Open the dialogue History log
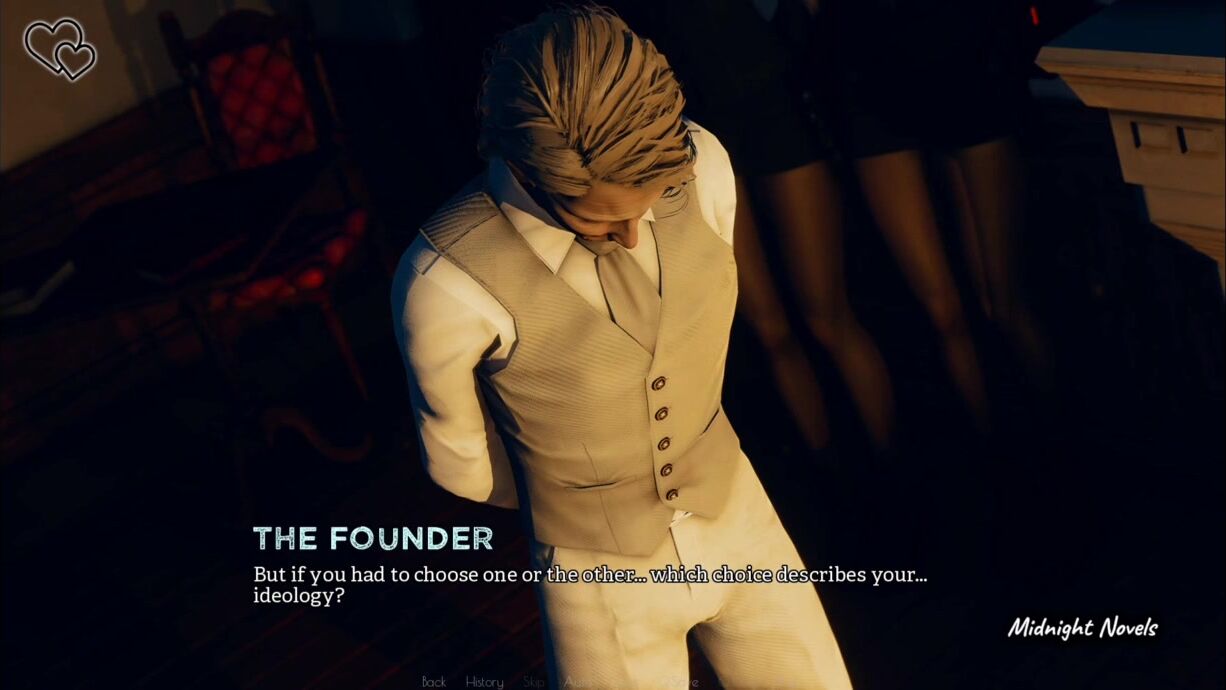The width and height of the screenshot is (1226, 690). (x=484, y=682)
